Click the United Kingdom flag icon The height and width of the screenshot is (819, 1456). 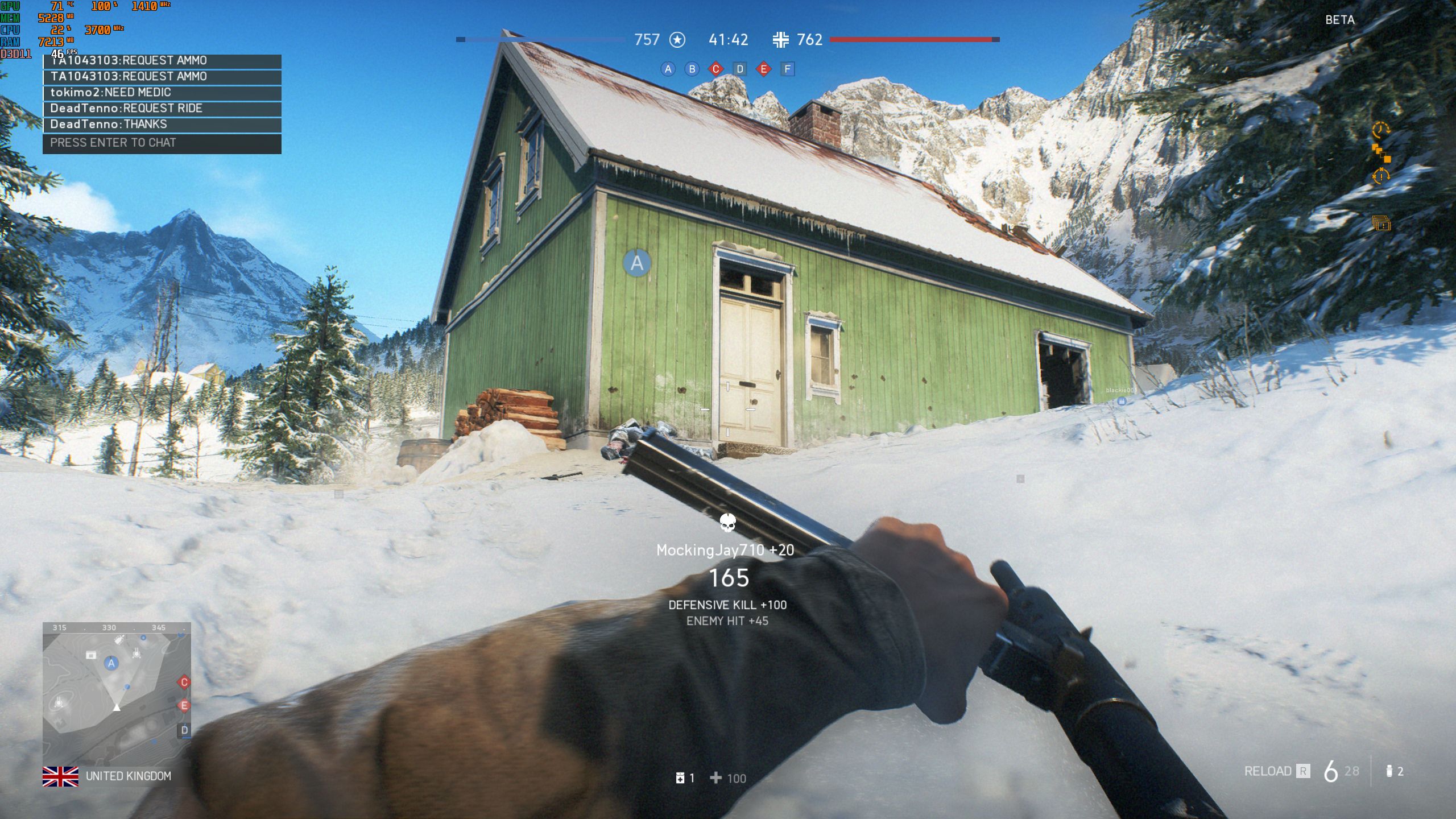[x=60, y=776]
